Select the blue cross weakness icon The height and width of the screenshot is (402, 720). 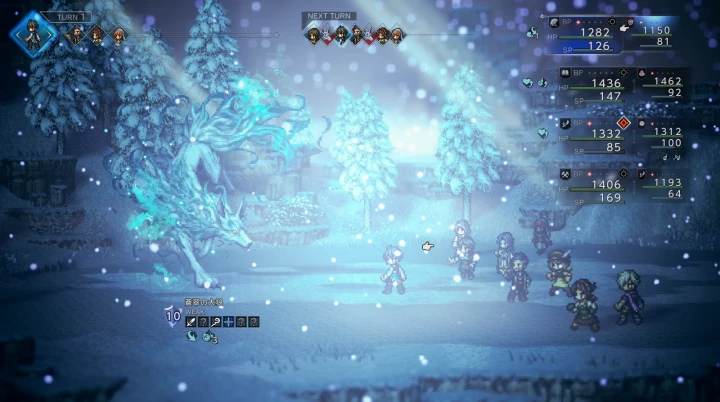228,321
